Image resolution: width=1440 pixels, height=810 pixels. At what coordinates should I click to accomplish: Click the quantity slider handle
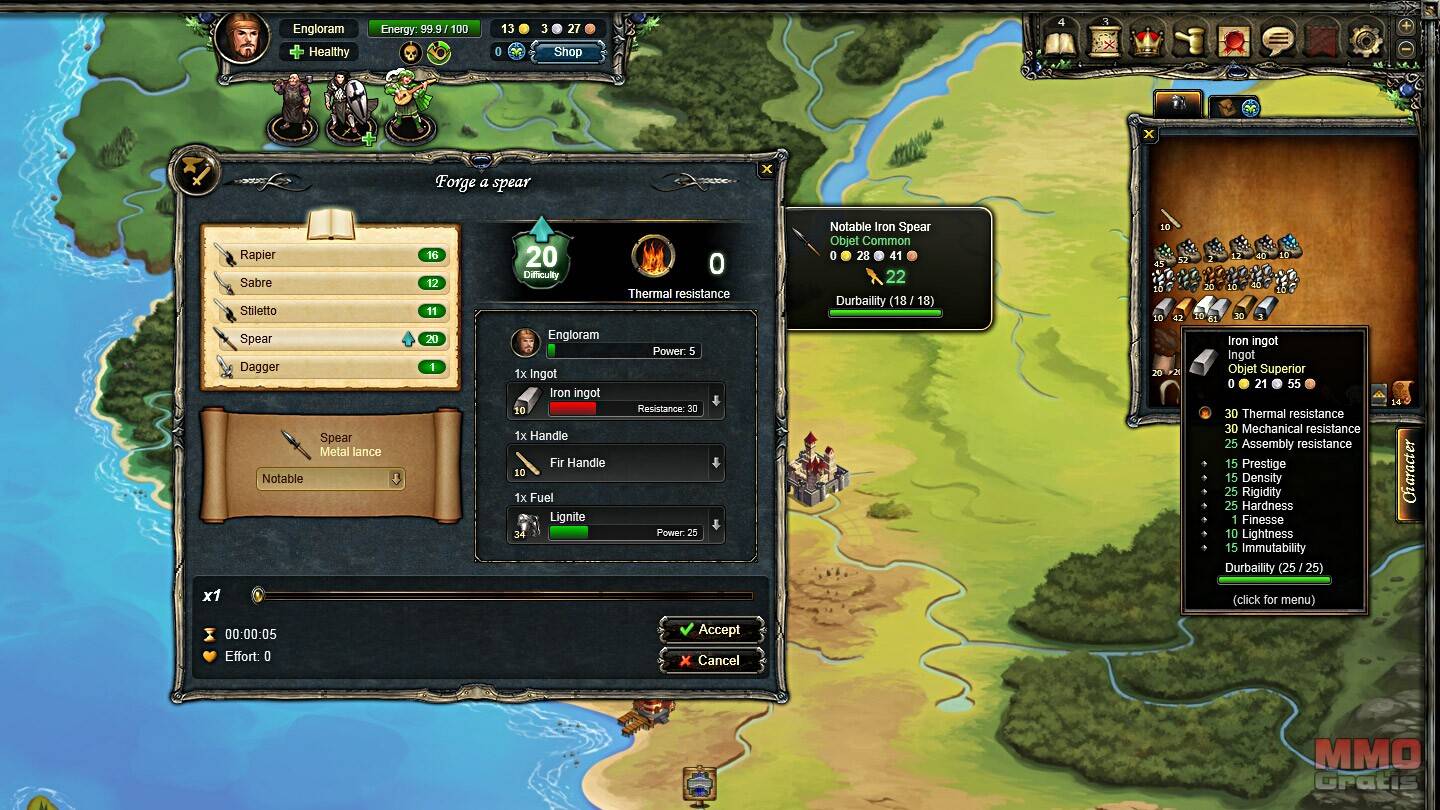258,595
